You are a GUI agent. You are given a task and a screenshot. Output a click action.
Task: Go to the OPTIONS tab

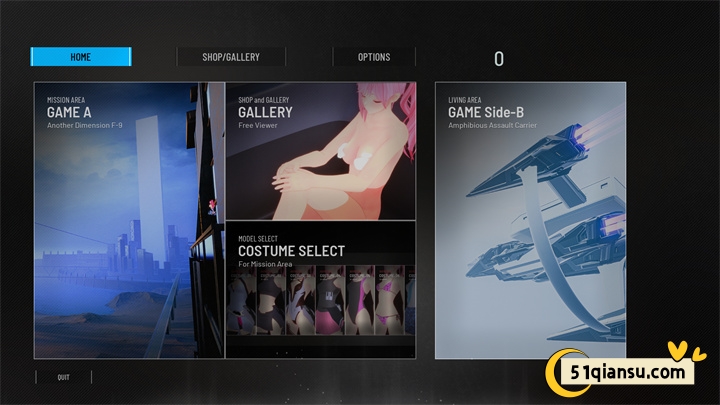point(374,57)
